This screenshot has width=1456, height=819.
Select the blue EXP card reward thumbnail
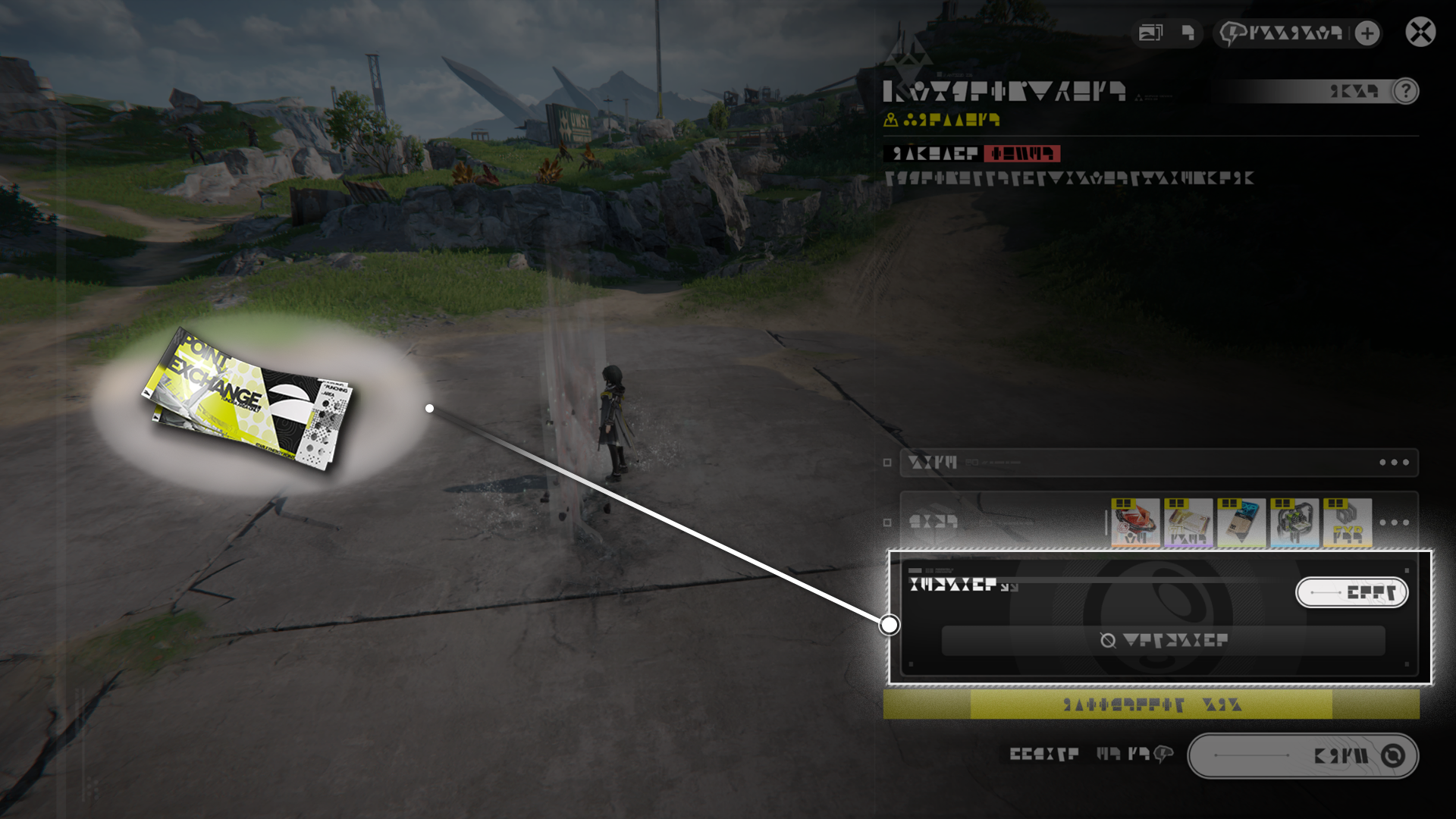coord(1241,522)
